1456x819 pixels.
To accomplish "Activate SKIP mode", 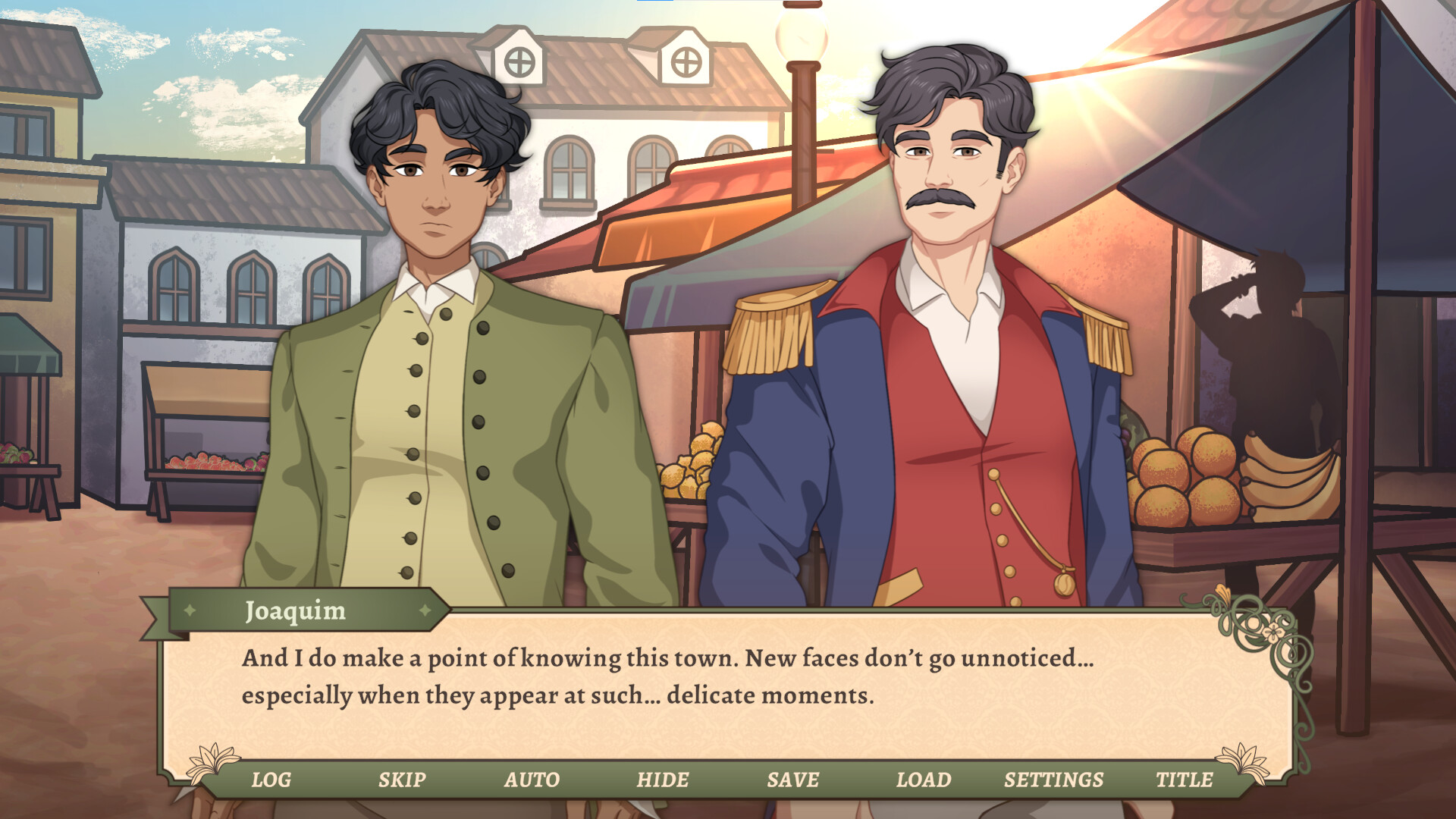I will click(402, 779).
